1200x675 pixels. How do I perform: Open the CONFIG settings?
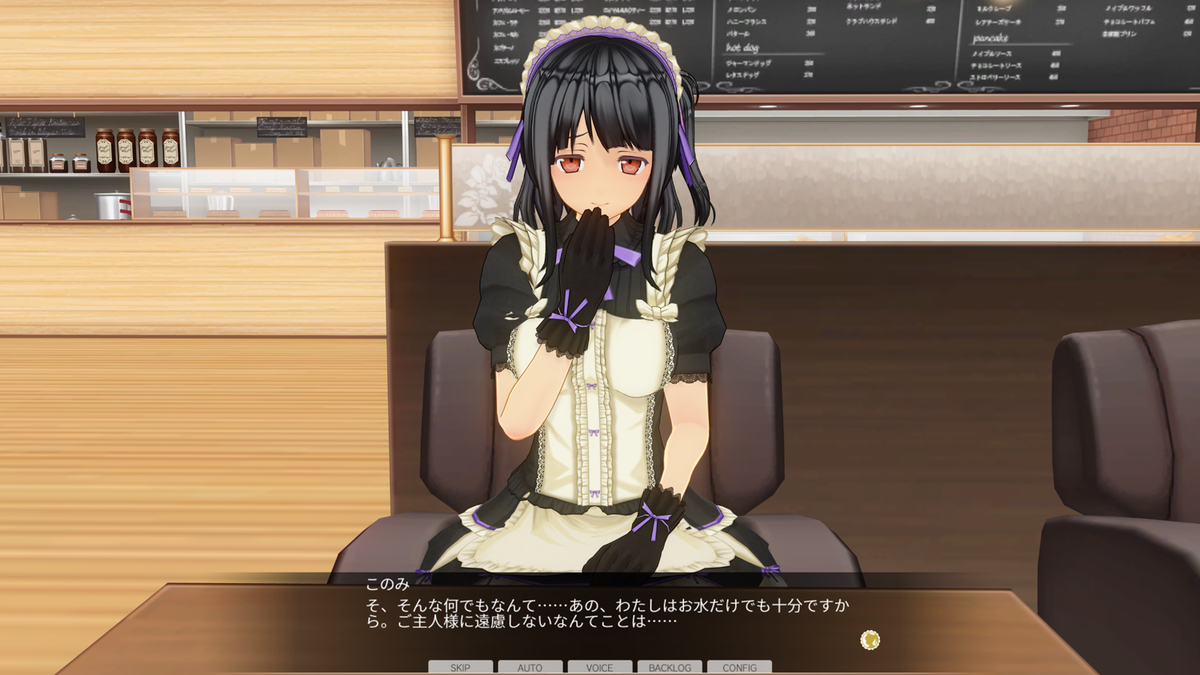pyautogui.click(x=739, y=667)
